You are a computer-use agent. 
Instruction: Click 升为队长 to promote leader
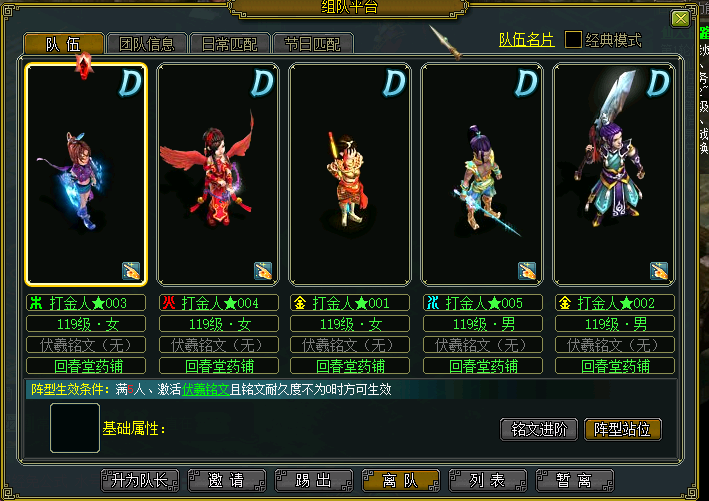140,481
